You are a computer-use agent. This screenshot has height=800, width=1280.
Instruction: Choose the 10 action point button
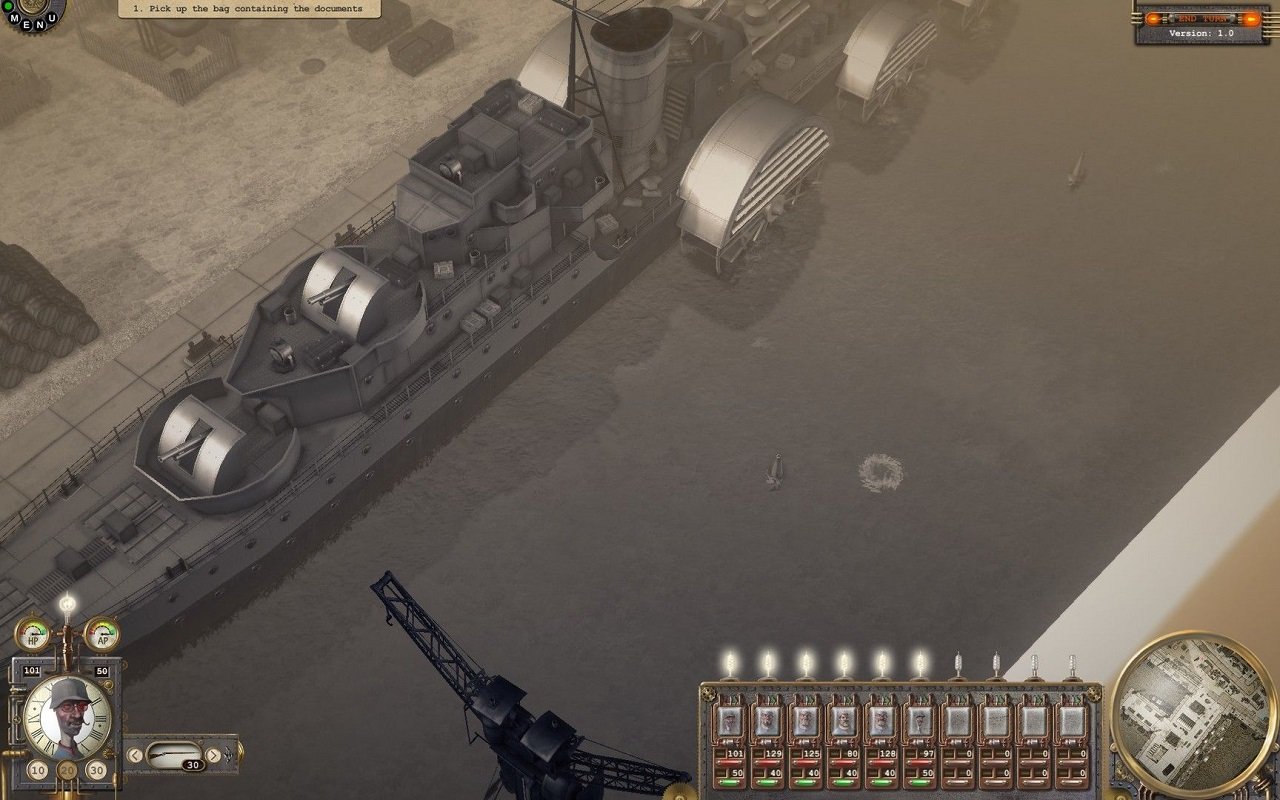coord(38,770)
